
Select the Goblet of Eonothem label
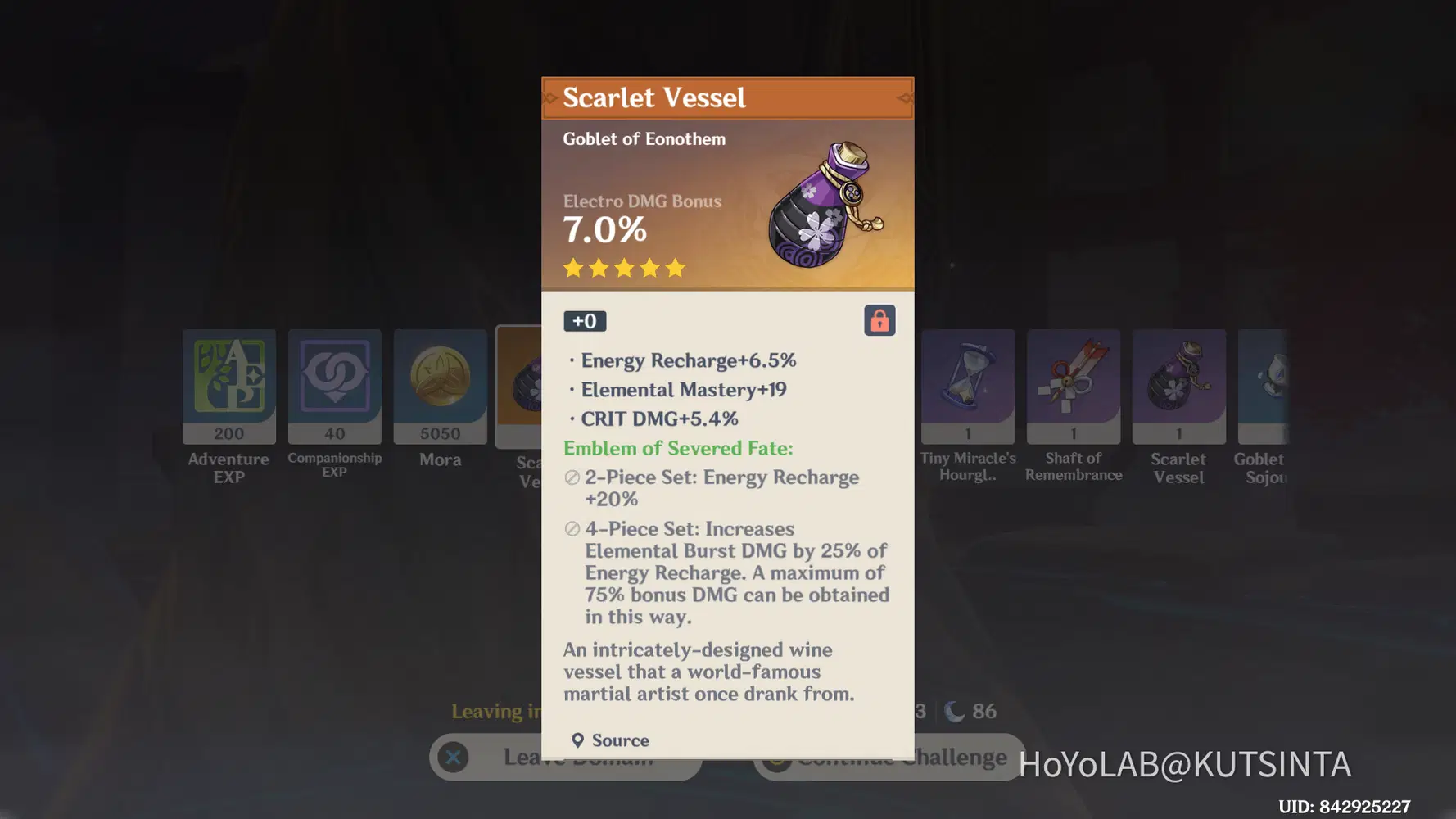tap(644, 138)
